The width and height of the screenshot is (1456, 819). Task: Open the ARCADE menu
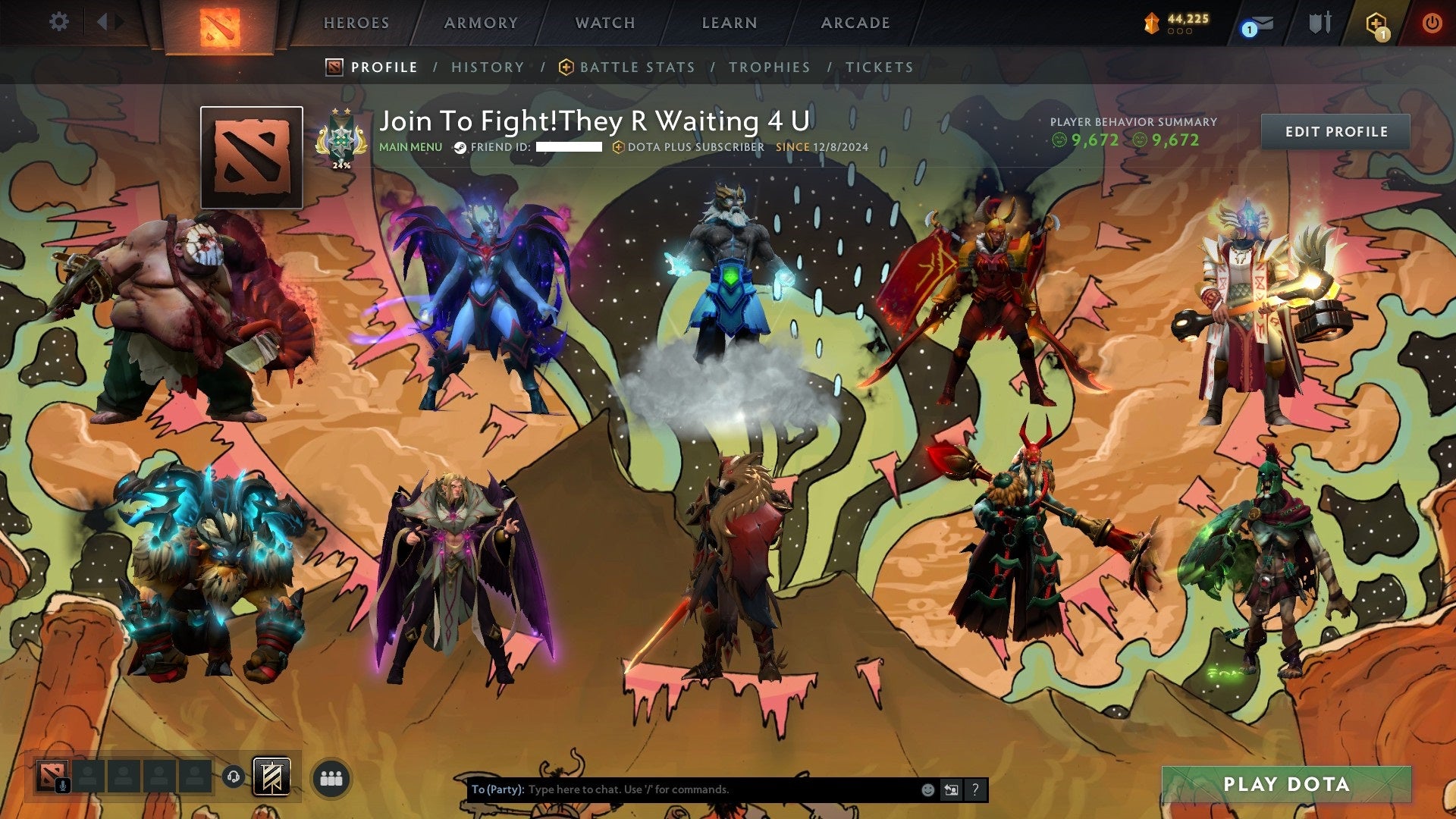click(855, 23)
